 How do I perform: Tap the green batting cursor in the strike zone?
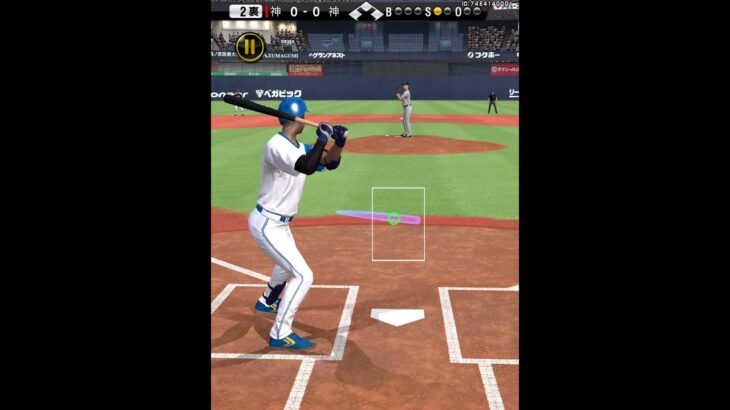(393, 218)
